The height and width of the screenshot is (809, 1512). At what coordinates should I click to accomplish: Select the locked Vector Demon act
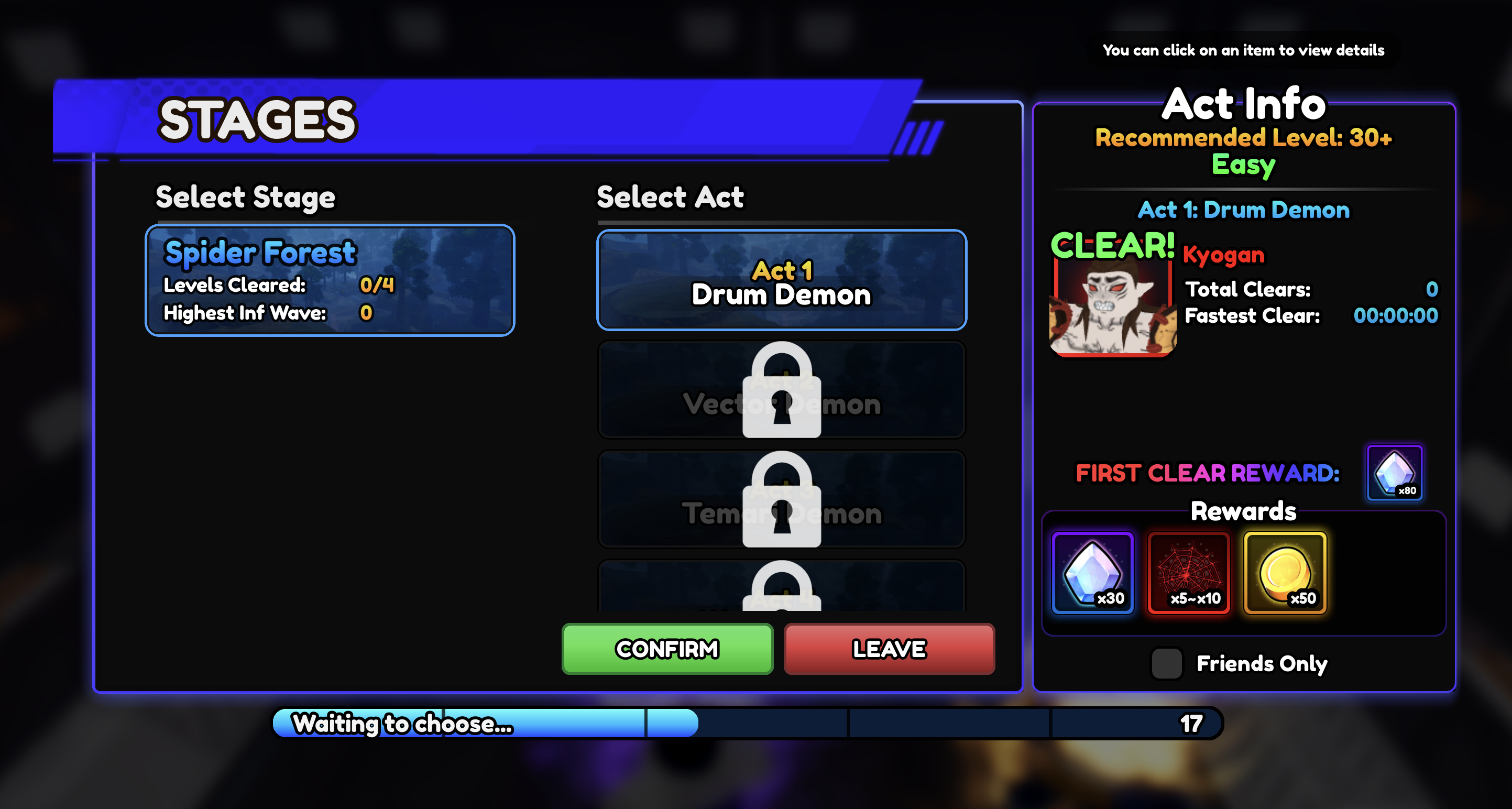click(781, 390)
